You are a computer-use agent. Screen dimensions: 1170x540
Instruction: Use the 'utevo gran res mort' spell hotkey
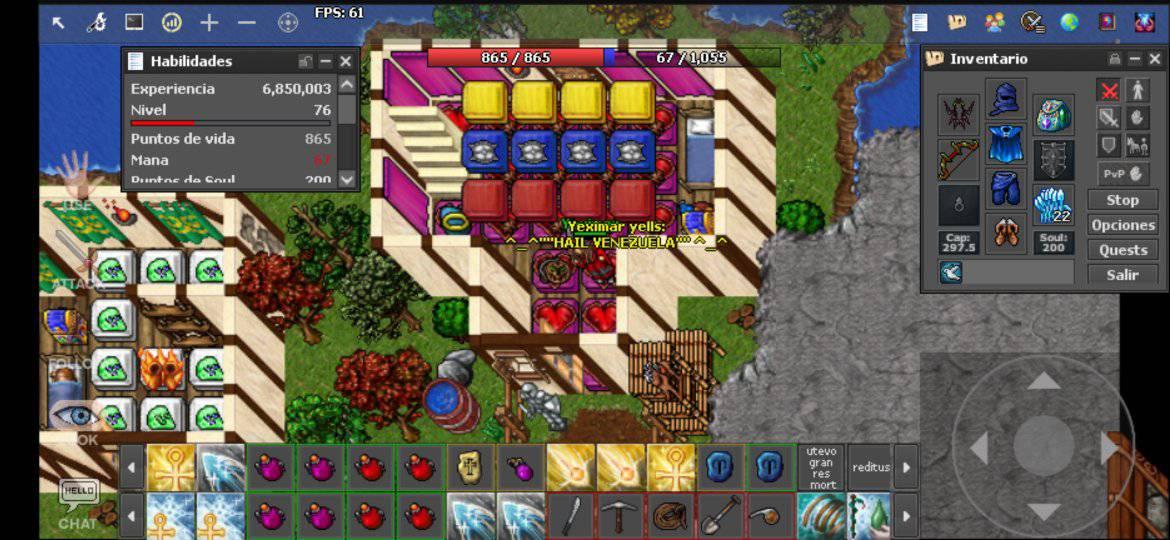822,468
